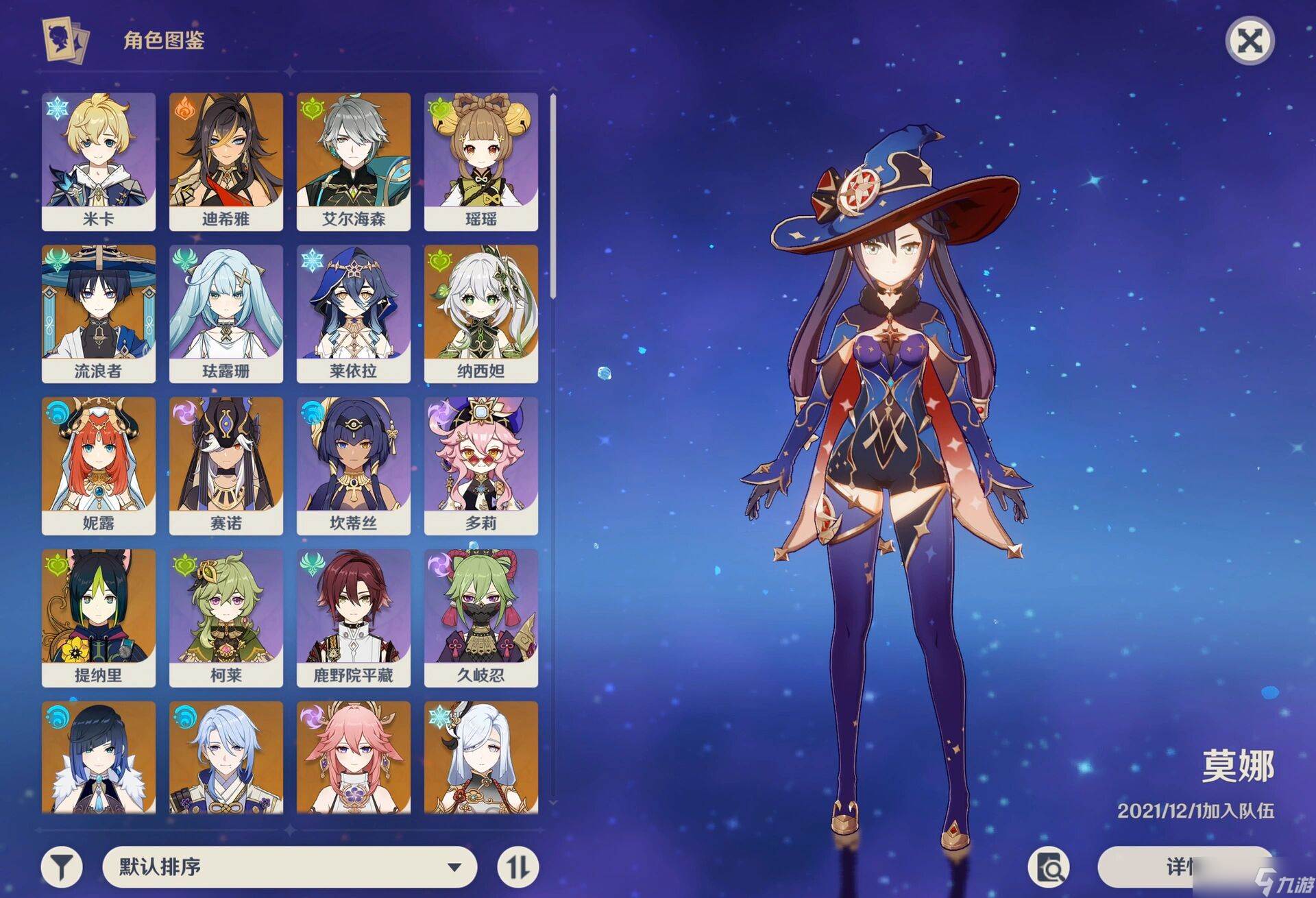Toggle the ascending/descending sort order button

pos(517,867)
